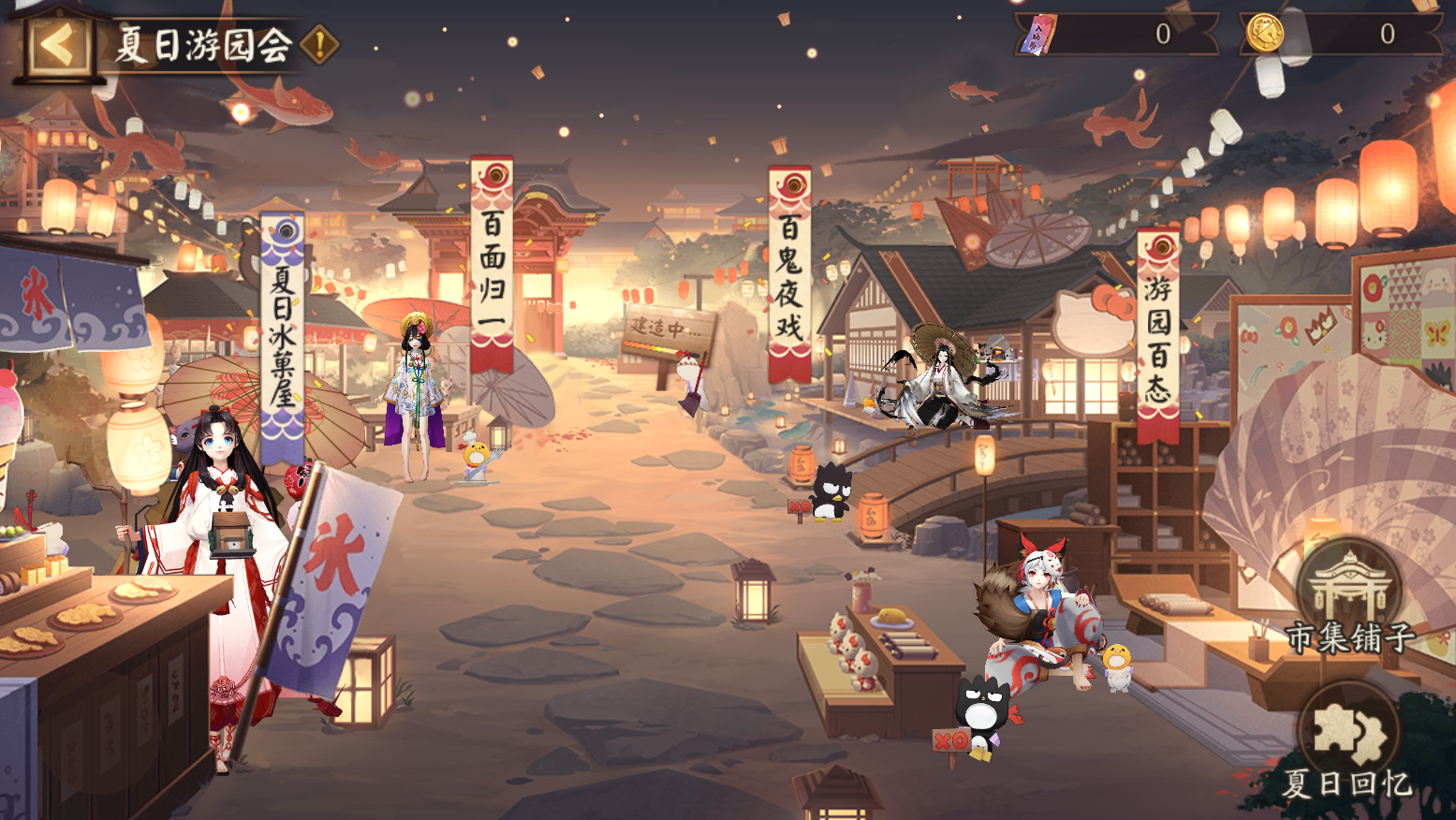Select the 建造中 construction sign

[667, 328]
